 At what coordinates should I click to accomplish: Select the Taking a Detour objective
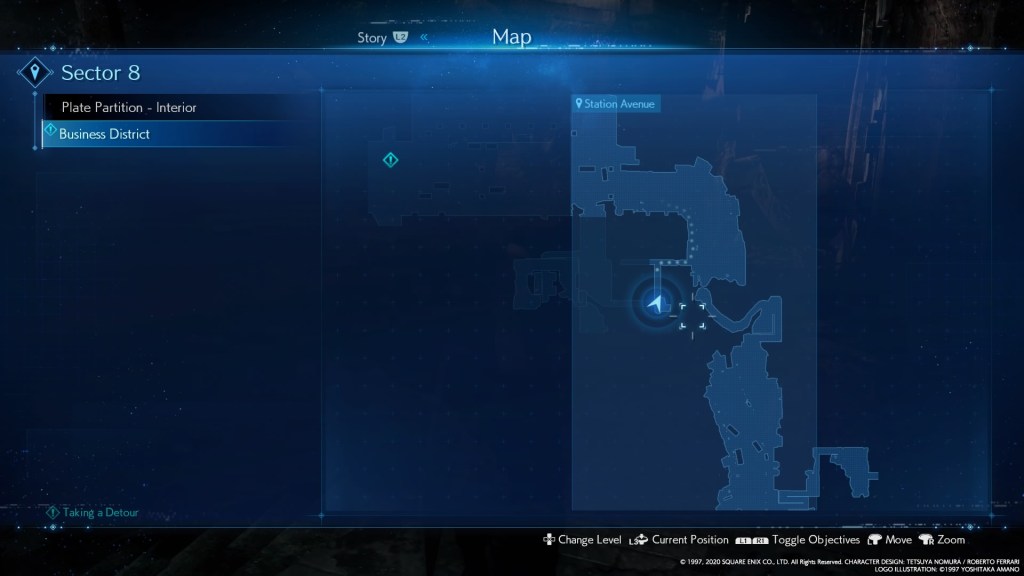100,512
